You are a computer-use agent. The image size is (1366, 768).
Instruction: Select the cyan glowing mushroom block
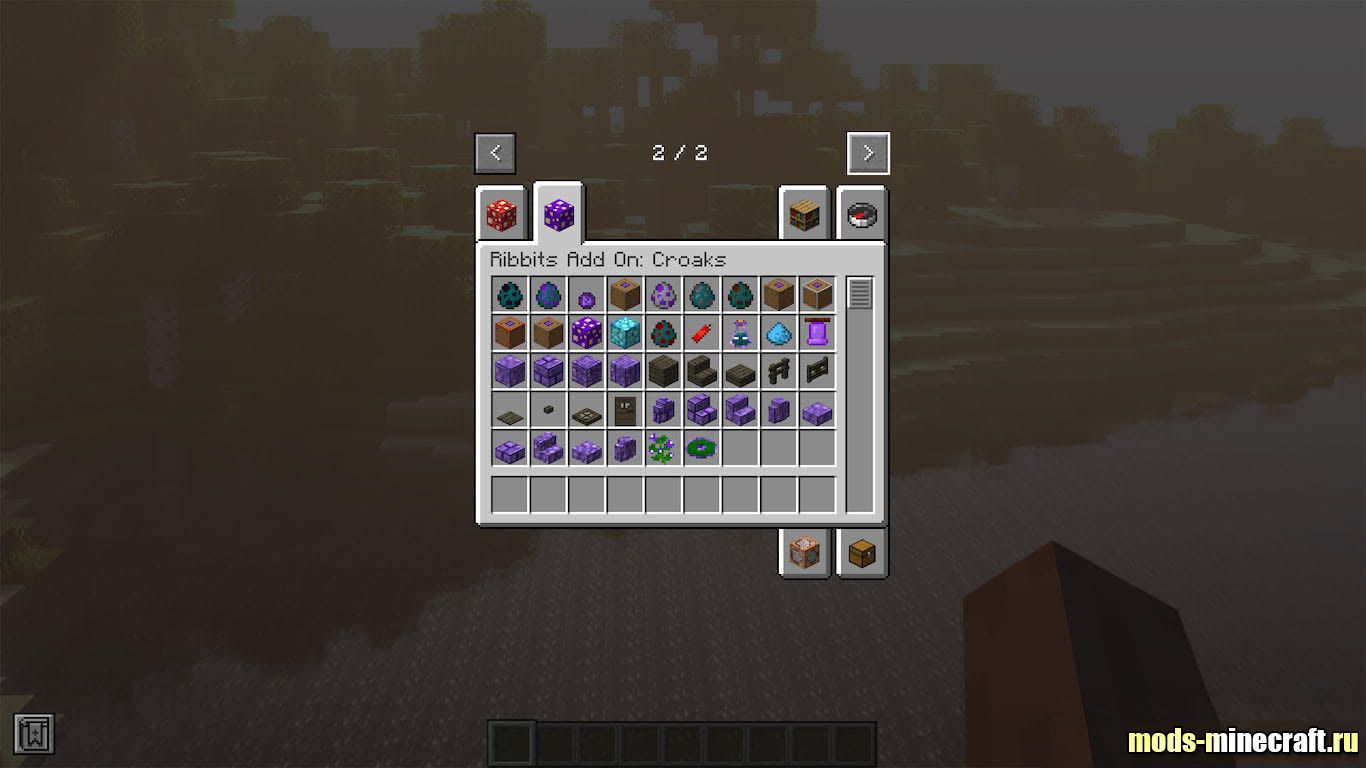tap(625, 332)
